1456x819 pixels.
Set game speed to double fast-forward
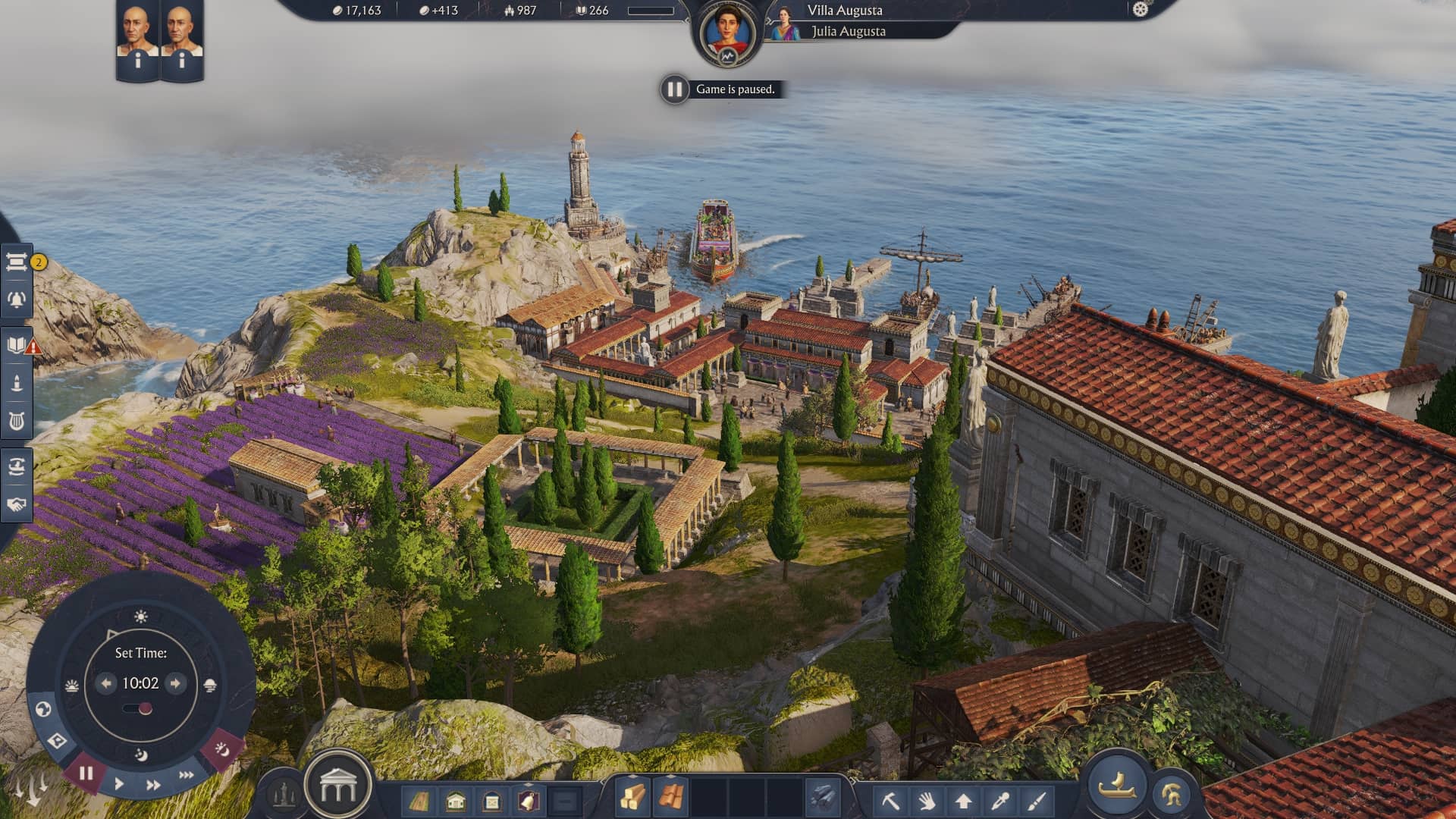pos(153,785)
